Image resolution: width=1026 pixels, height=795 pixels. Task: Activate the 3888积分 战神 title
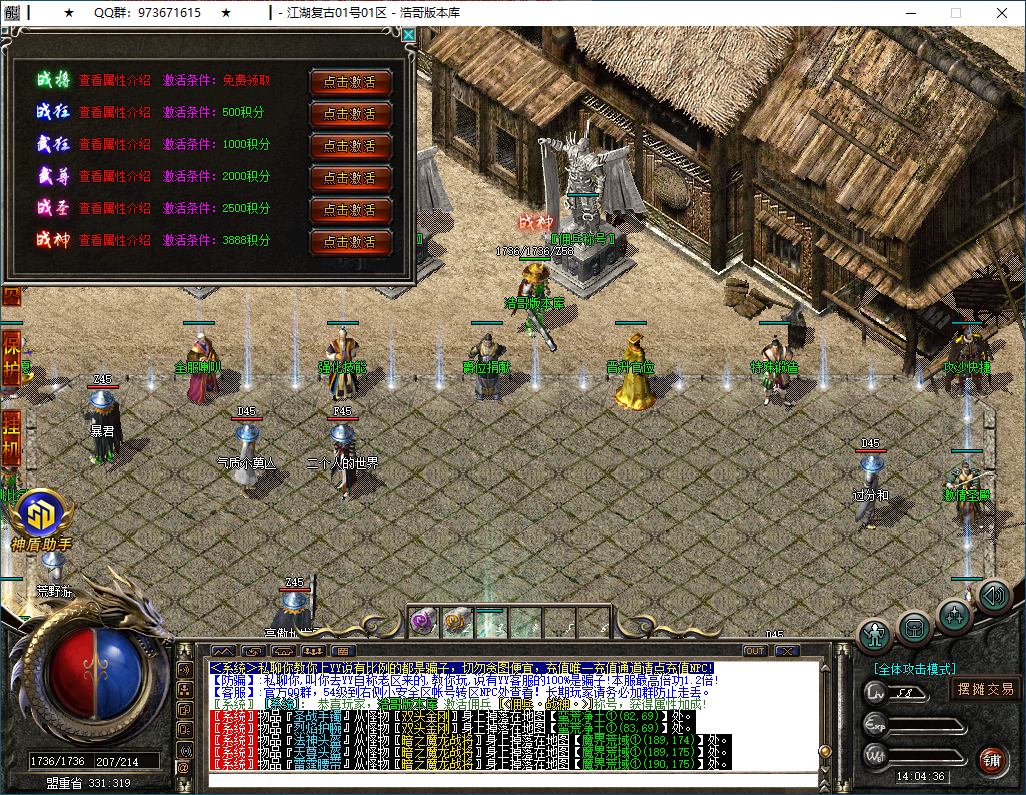350,242
